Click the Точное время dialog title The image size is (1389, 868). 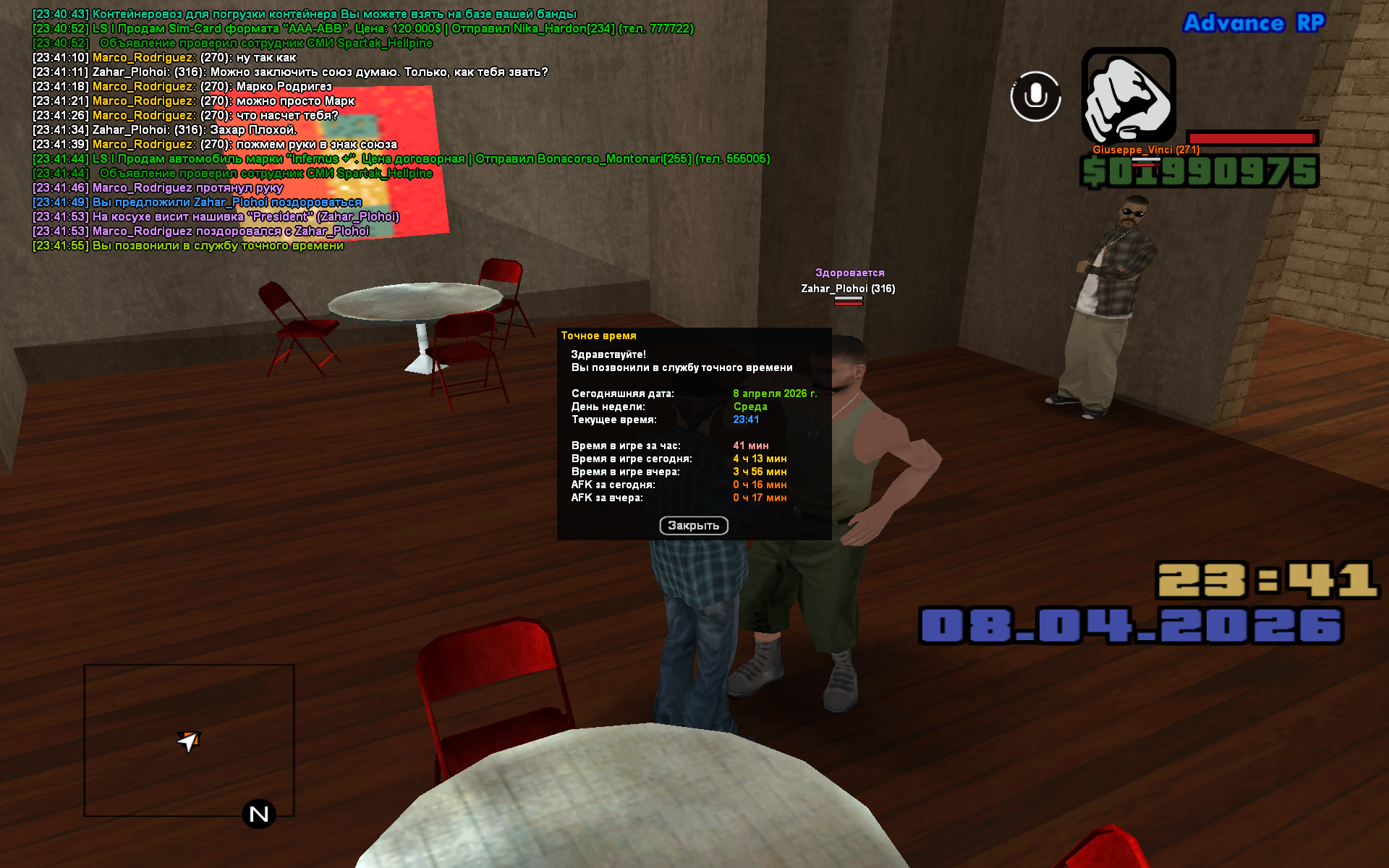pyautogui.click(x=599, y=335)
